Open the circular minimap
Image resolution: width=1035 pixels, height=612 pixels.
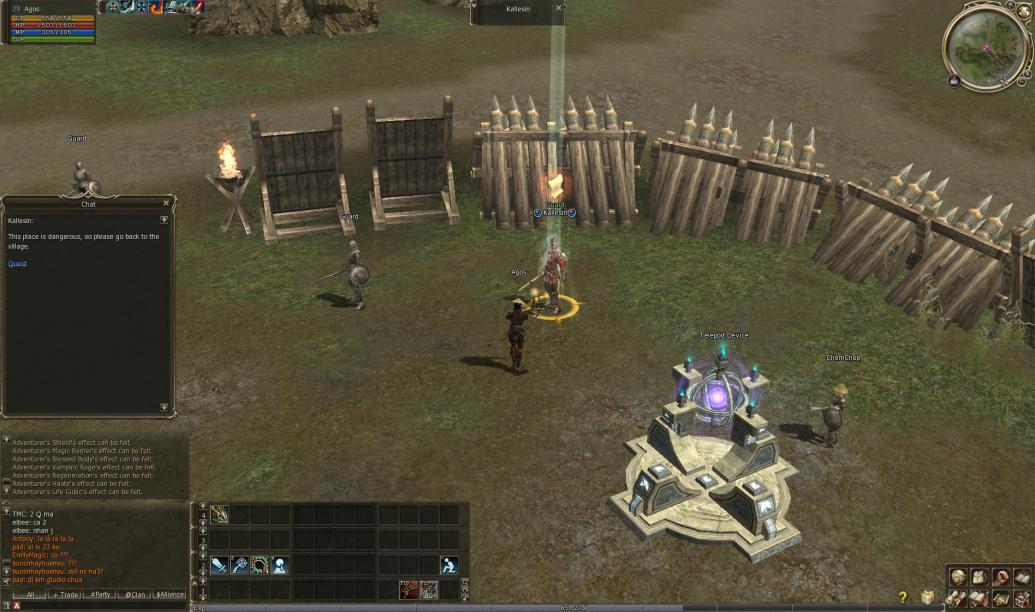click(x=988, y=46)
